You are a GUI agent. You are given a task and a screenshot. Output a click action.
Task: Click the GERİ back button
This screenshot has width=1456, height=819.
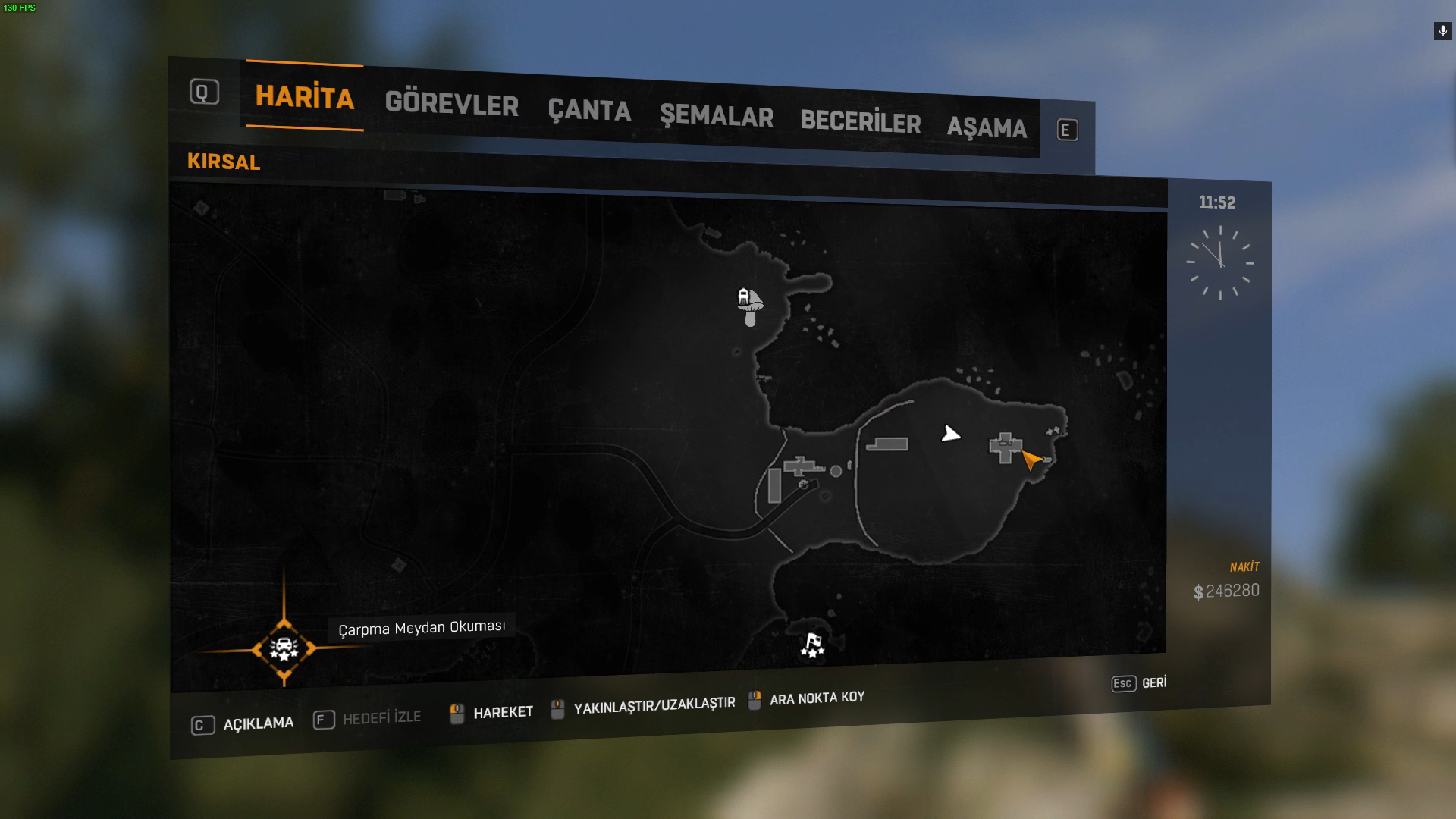point(1139,683)
